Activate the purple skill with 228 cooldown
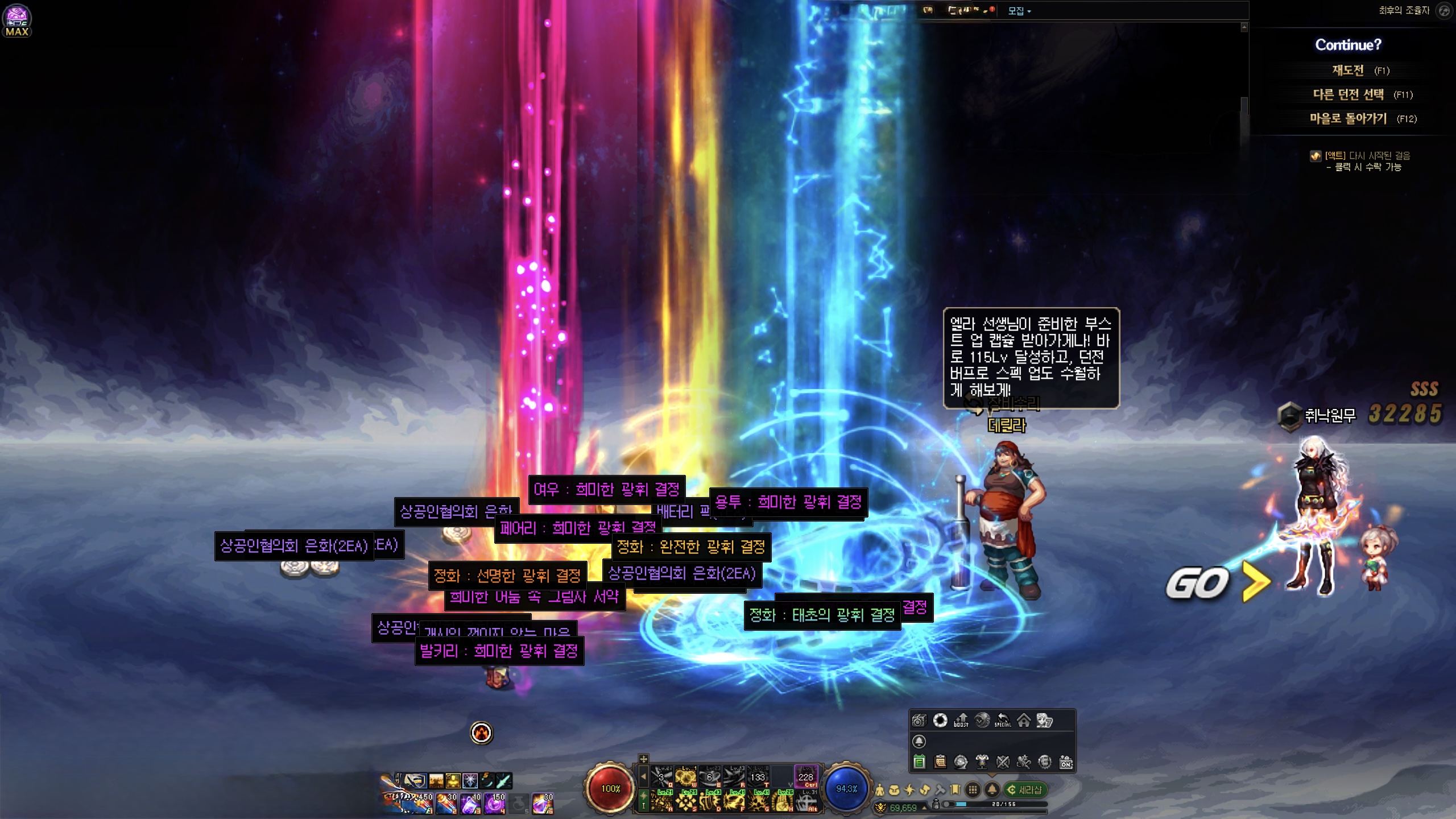 (805, 777)
